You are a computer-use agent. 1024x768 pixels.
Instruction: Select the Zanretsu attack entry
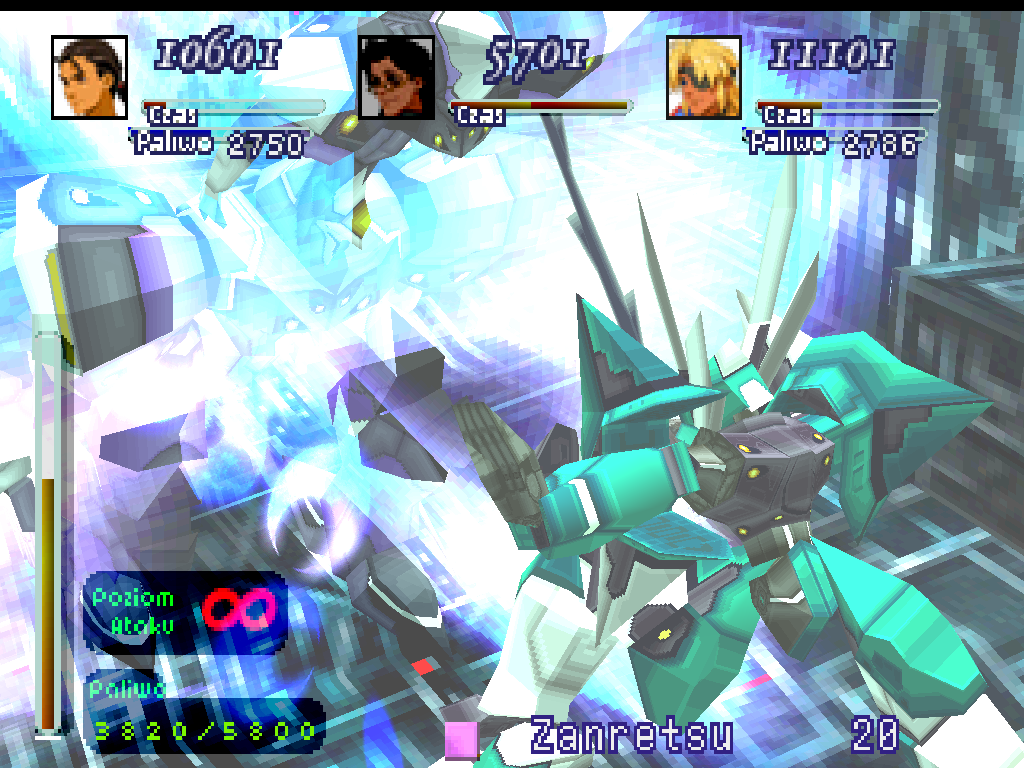[631, 737]
